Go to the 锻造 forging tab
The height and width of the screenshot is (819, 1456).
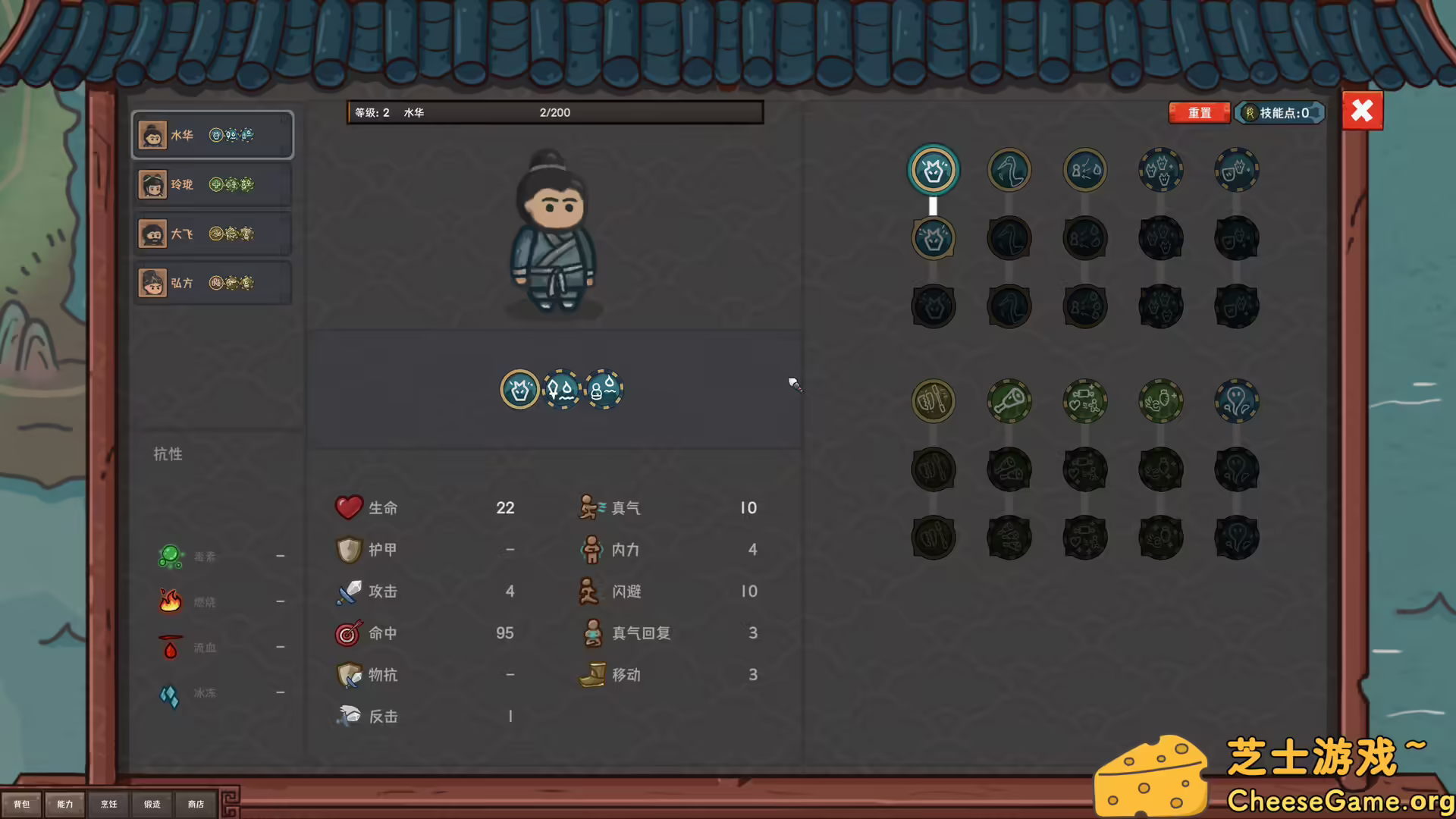click(152, 804)
